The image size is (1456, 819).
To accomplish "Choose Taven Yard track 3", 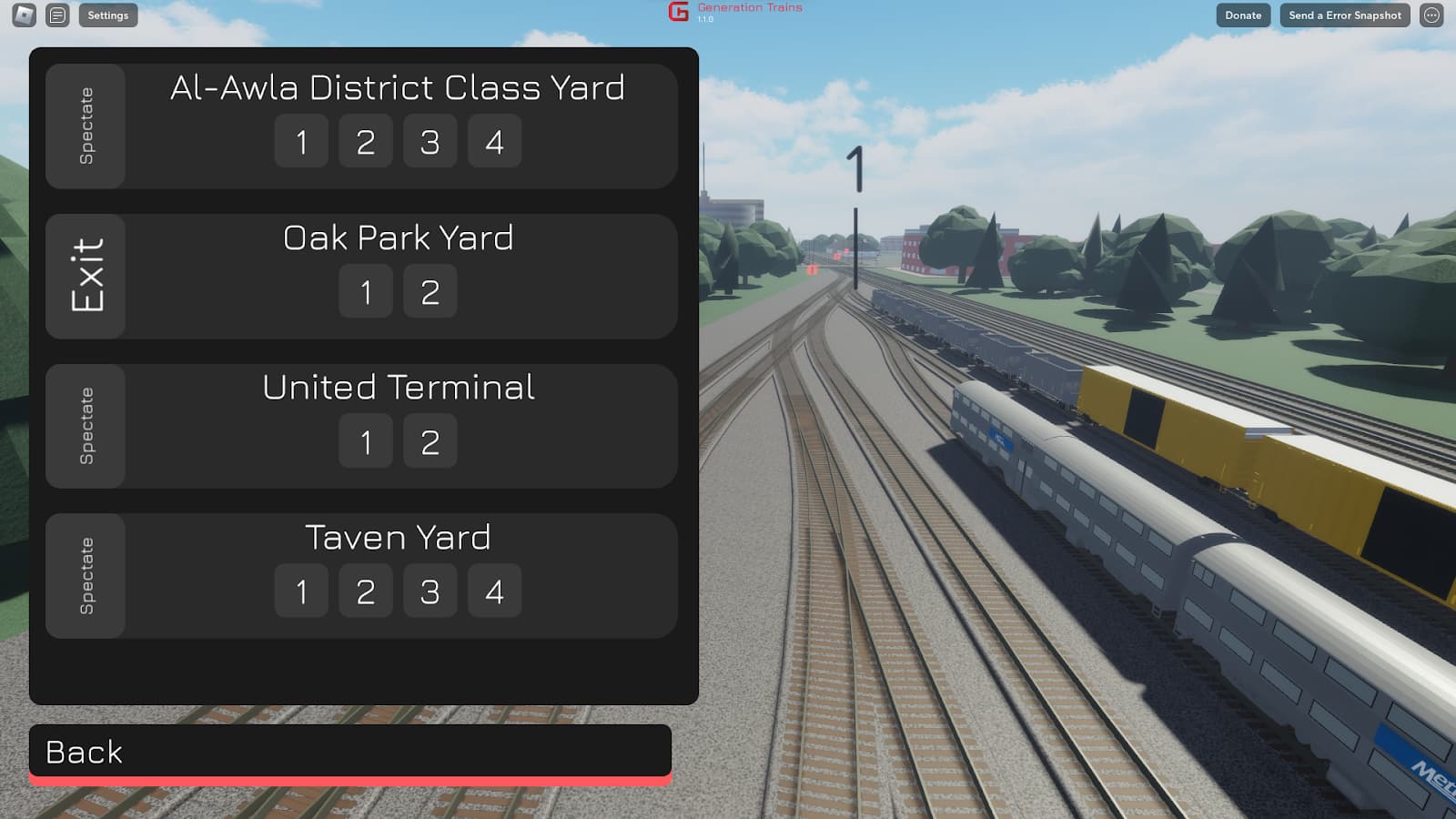I will [430, 591].
